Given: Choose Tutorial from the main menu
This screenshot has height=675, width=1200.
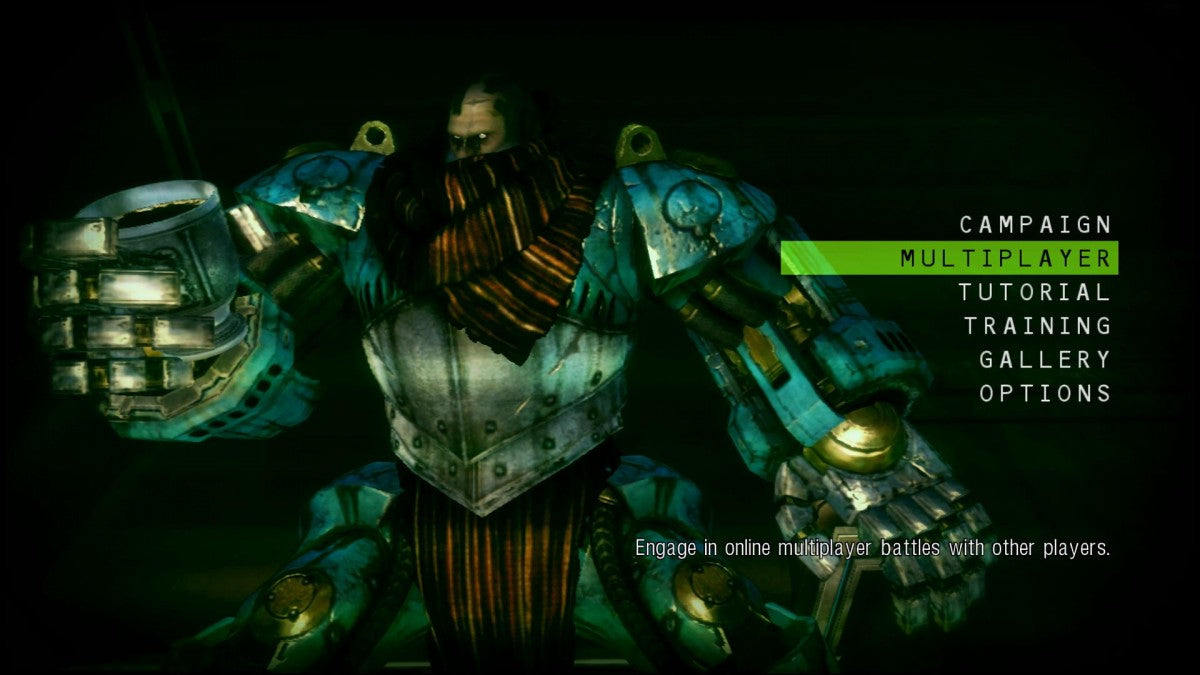Looking at the screenshot, I should pyautogui.click(x=1034, y=292).
